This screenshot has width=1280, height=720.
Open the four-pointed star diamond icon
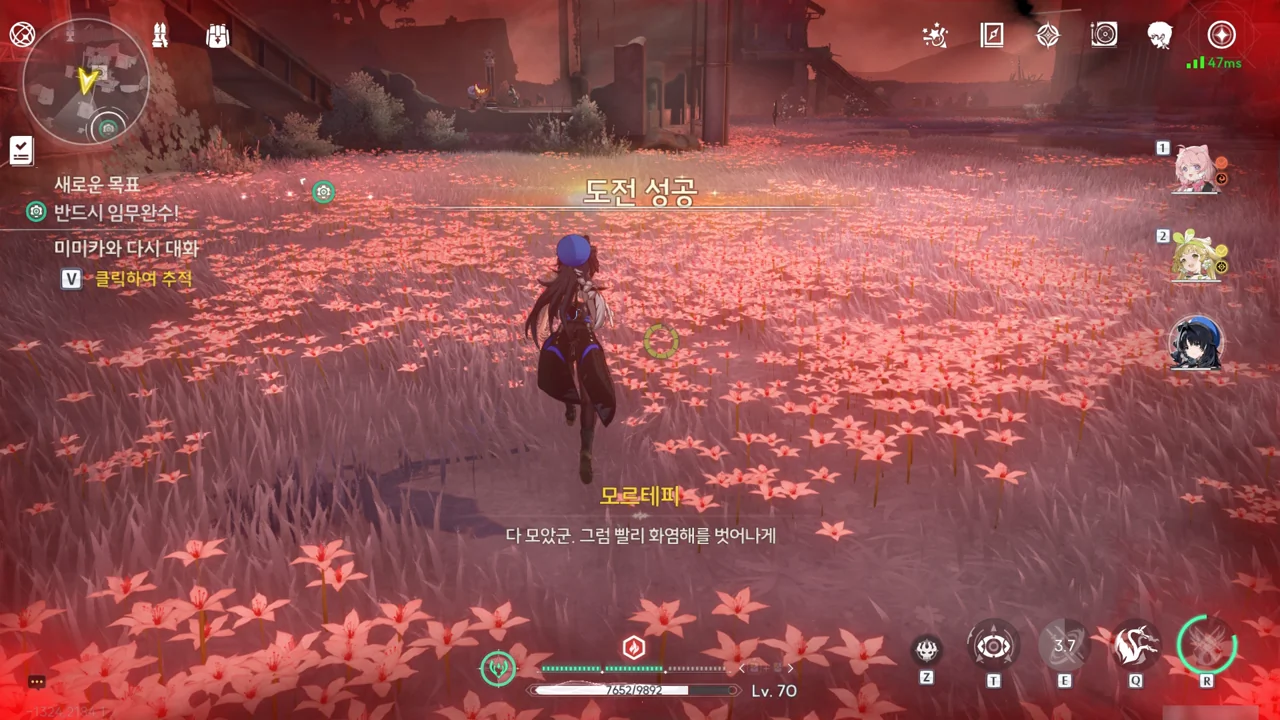[x=1047, y=35]
